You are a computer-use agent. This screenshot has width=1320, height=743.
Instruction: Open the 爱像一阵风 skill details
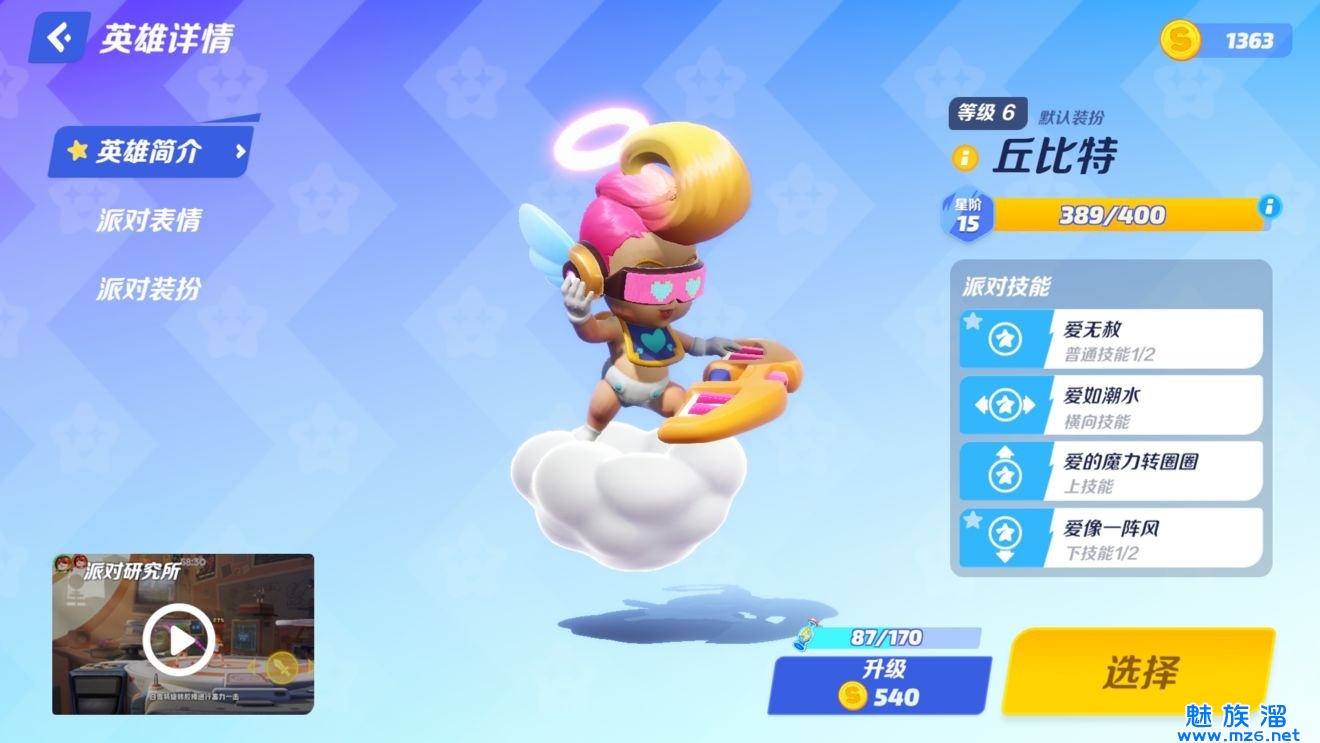(x=1110, y=538)
